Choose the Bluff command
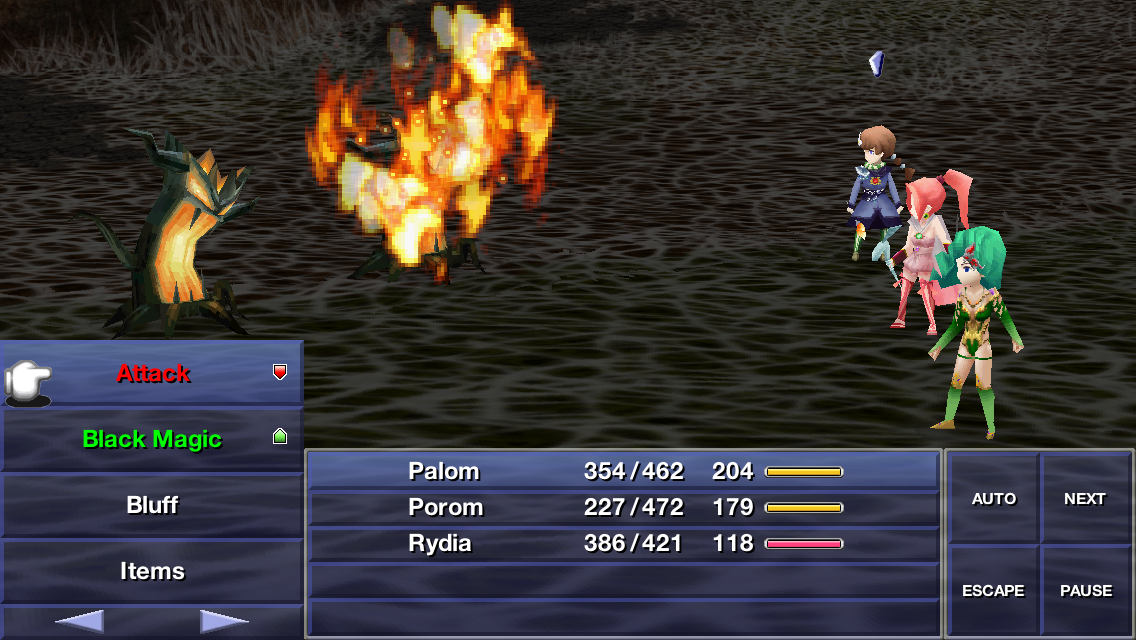The height and width of the screenshot is (640, 1136). coord(152,505)
